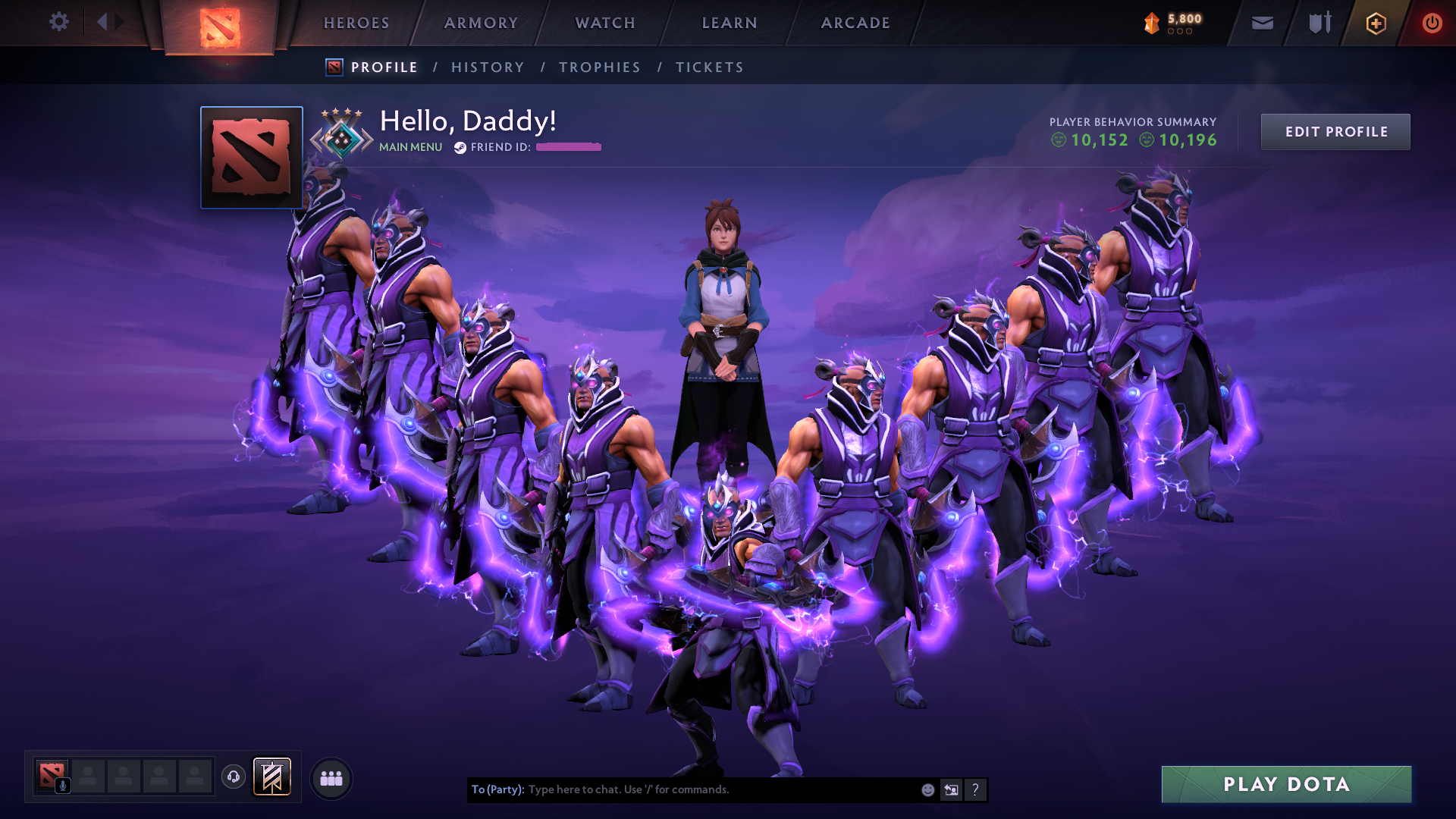This screenshot has width=1456, height=819.
Task: Click the EDIT PROFILE button
Action: (1335, 131)
